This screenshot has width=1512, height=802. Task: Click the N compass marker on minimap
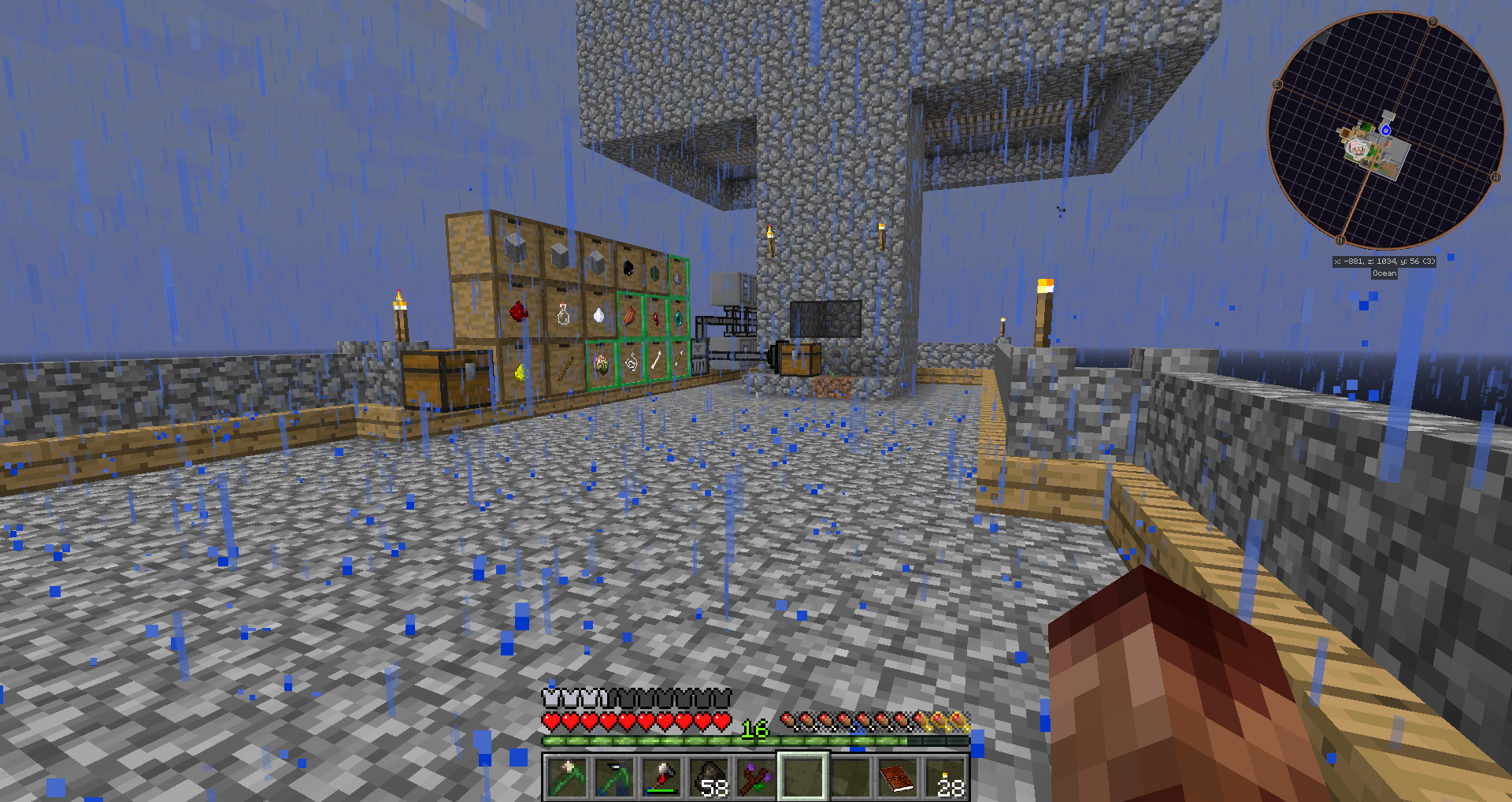(1340, 239)
